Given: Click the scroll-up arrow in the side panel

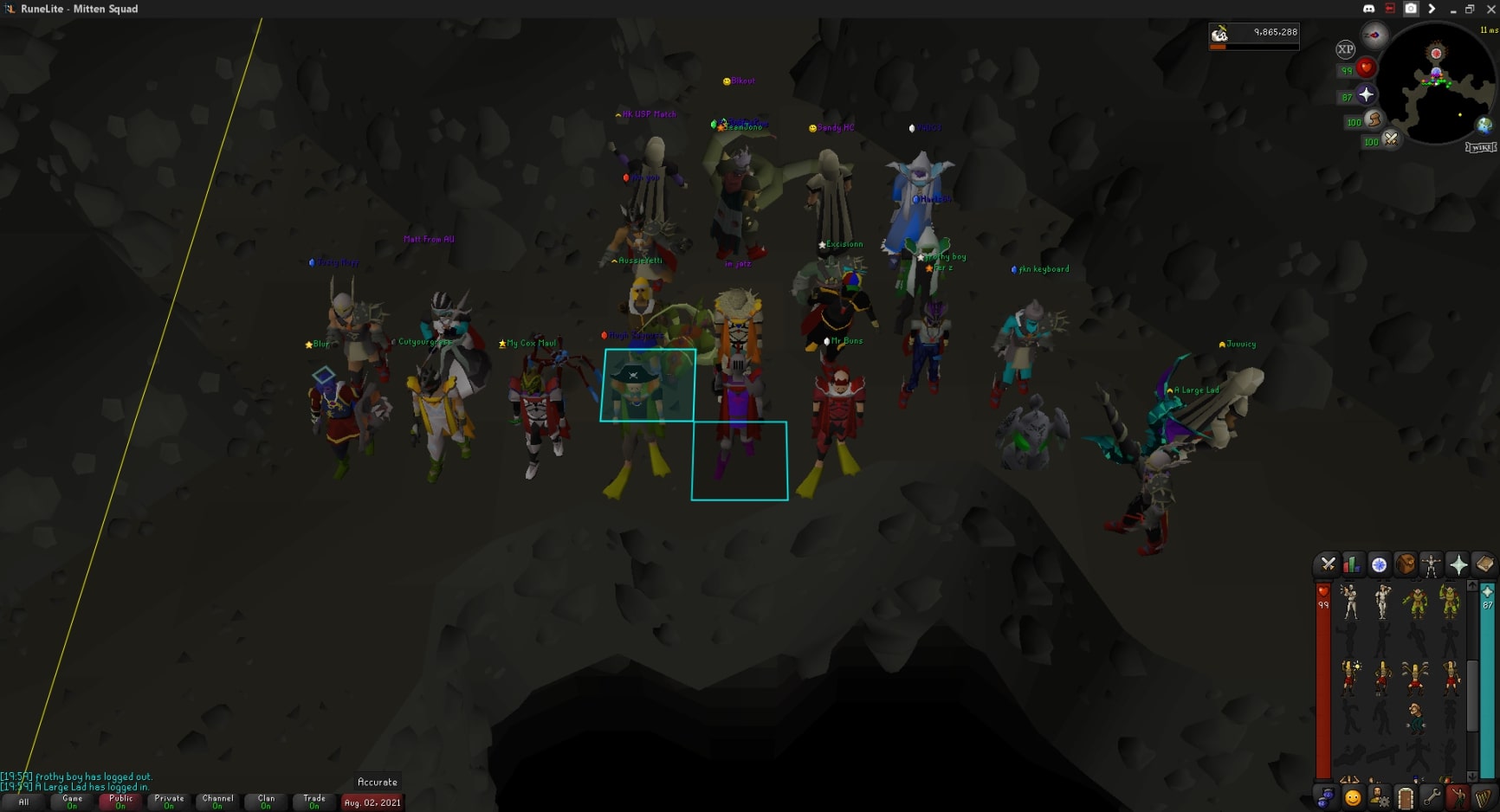Looking at the screenshot, I should [1472, 587].
